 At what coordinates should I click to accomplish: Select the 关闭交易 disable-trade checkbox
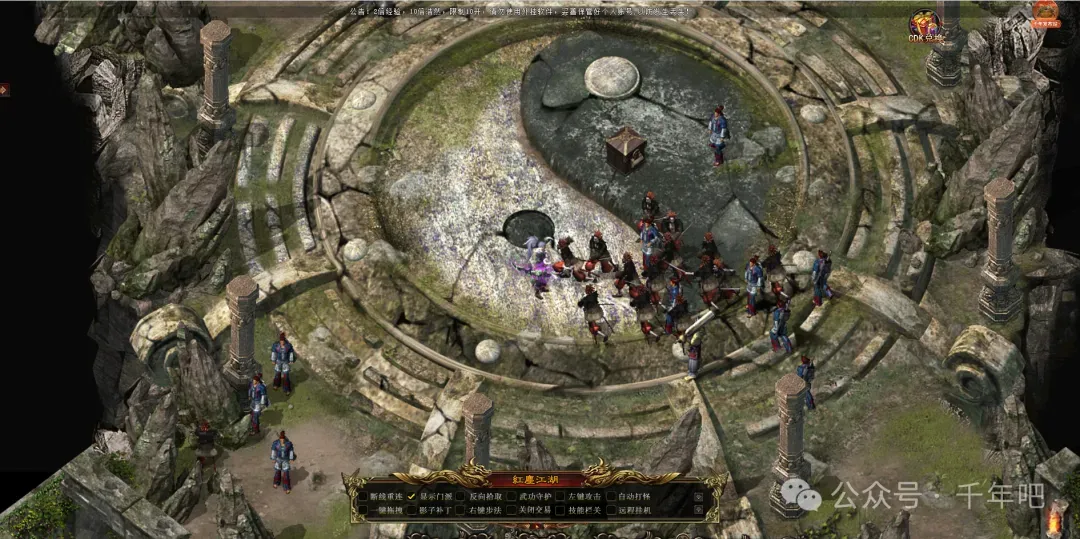coord(511,510)
